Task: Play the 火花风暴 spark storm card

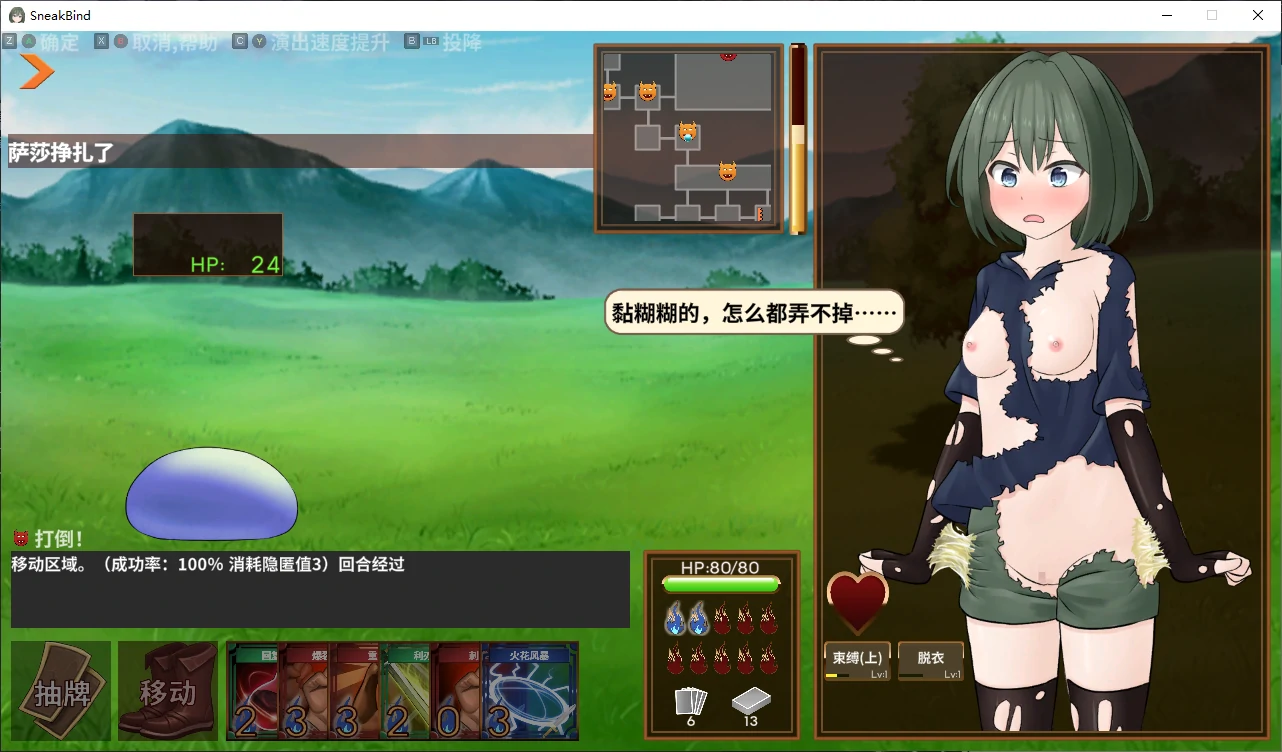Action: (x=530, y=690)
